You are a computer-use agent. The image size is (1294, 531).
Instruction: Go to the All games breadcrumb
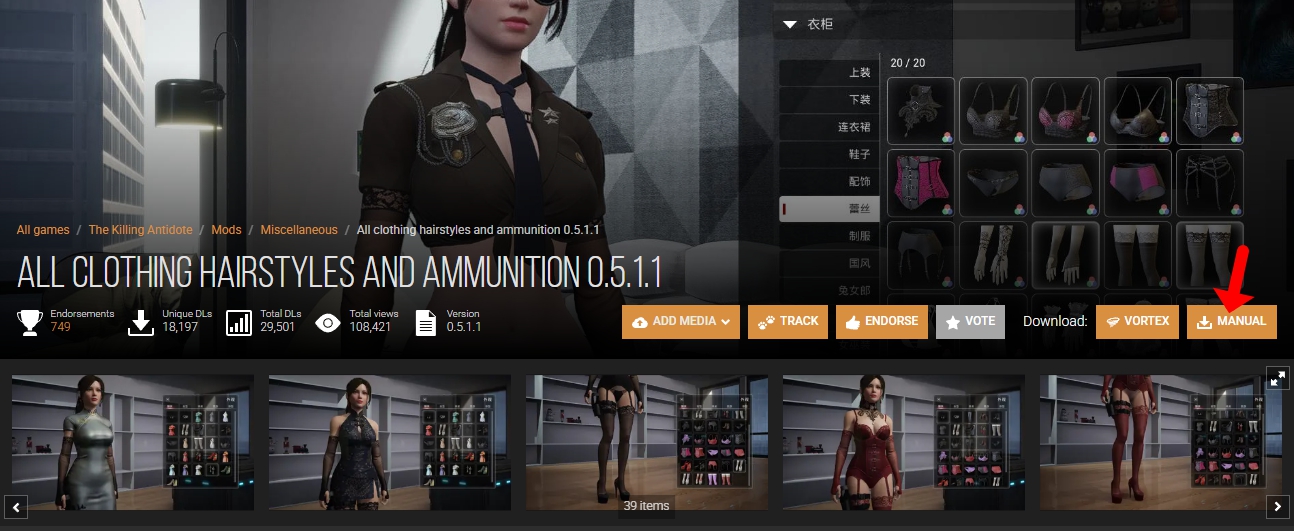pyautogui.click(x=43, y=230)
